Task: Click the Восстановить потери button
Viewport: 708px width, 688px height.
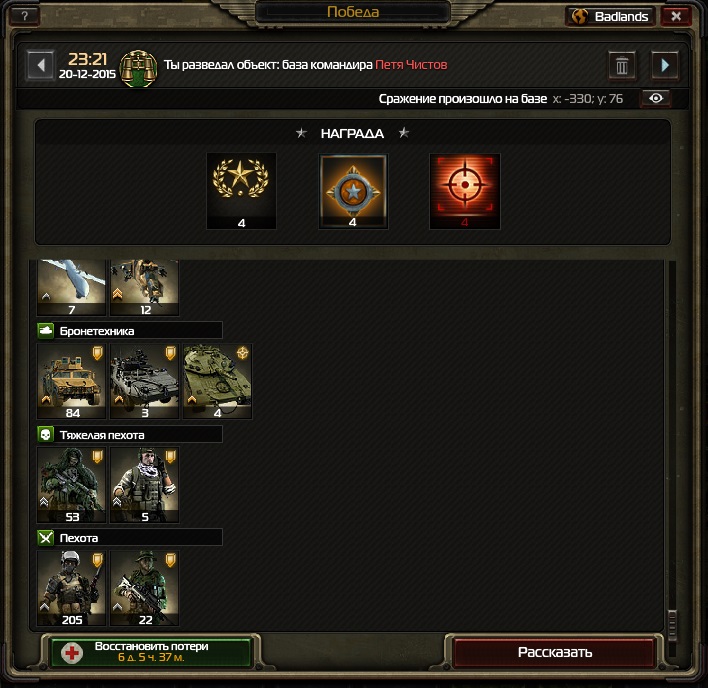Action: (x=151, y=652)
